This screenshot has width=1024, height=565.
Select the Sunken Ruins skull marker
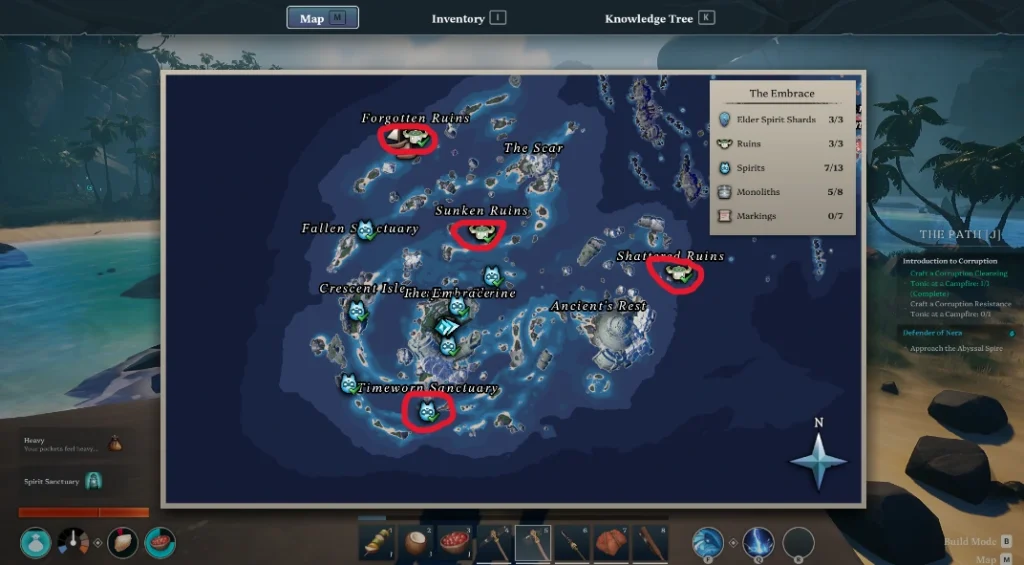(478, 233)
